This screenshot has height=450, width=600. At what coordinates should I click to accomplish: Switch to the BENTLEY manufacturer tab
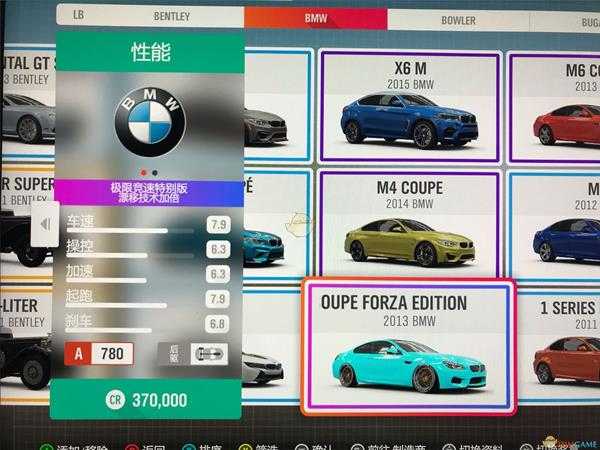[171, 17]
